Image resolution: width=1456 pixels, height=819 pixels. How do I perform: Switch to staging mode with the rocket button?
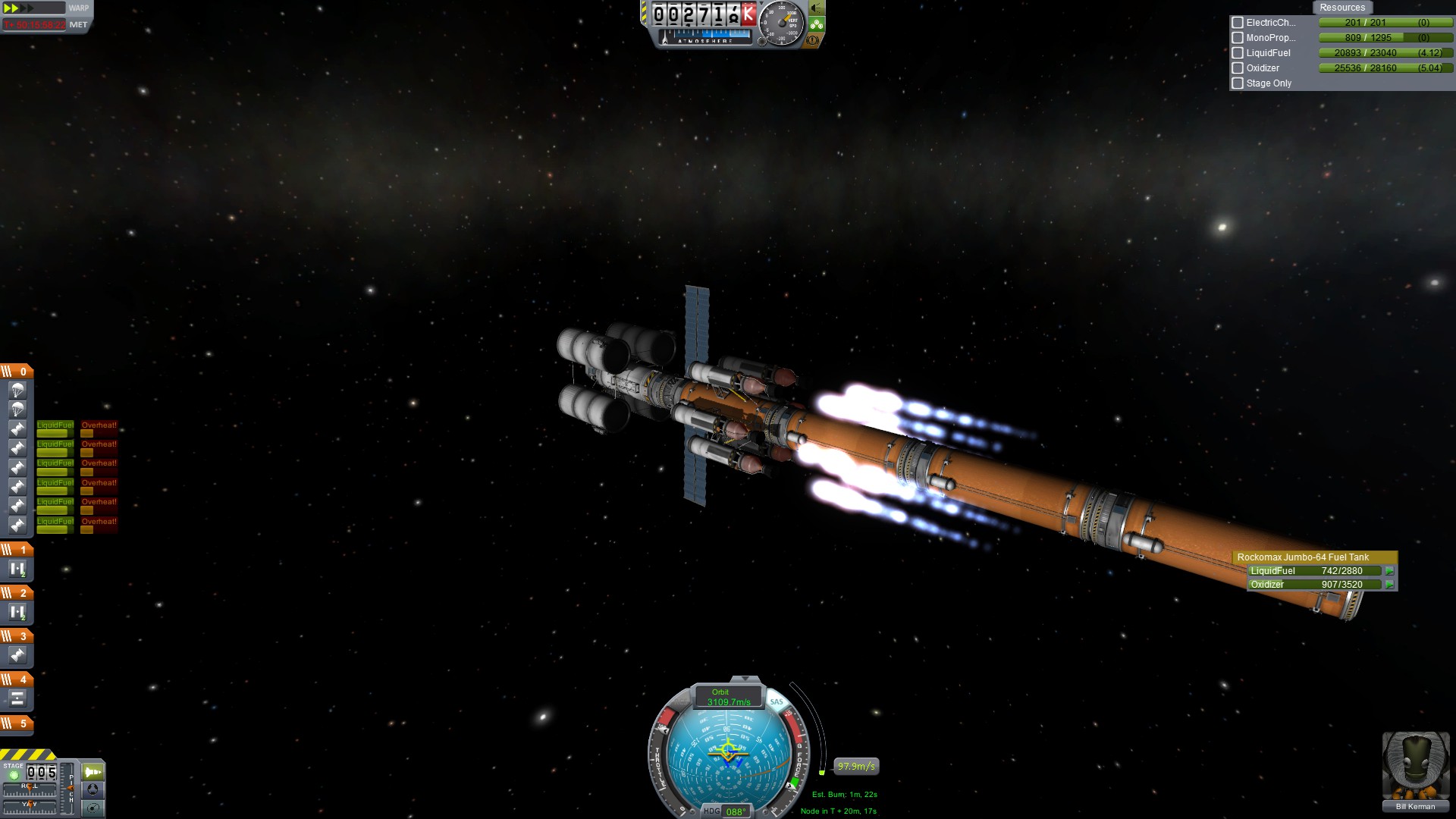click(93, 772)
